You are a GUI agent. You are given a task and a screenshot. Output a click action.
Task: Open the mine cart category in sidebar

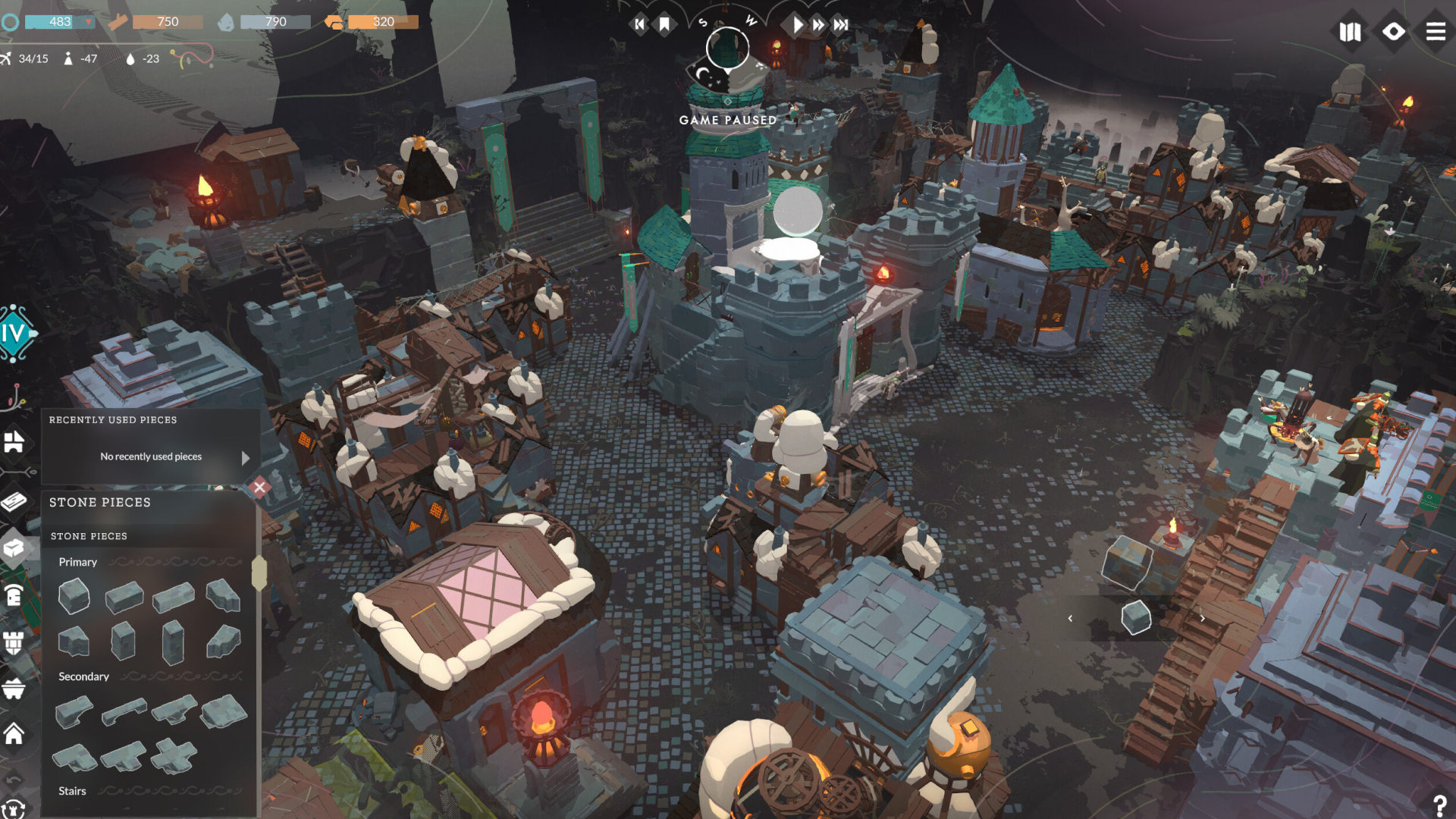(14, 689)
